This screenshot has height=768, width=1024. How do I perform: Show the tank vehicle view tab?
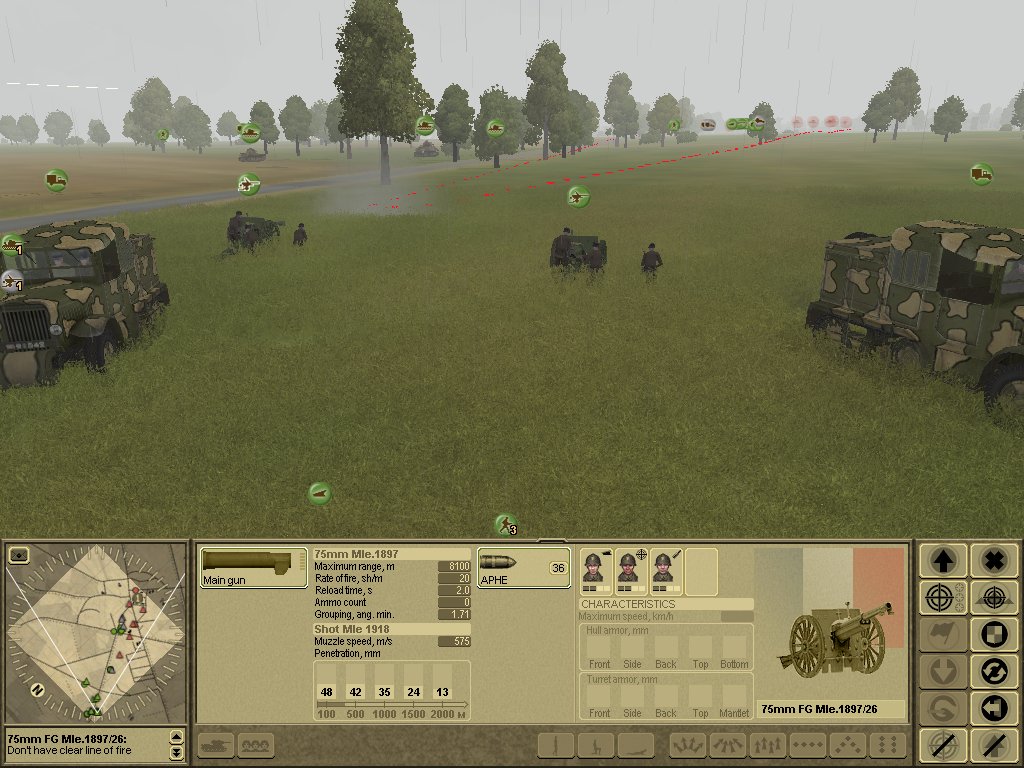[216, 745]
